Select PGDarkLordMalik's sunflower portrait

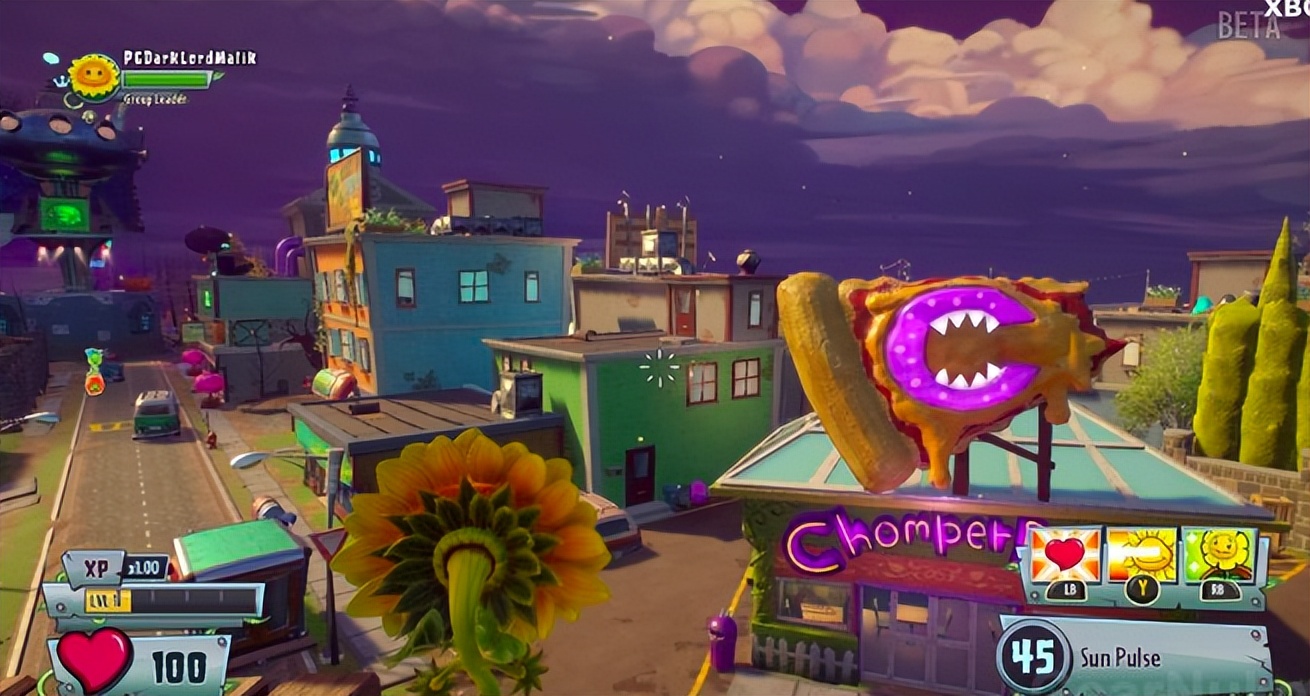[94, 77]
